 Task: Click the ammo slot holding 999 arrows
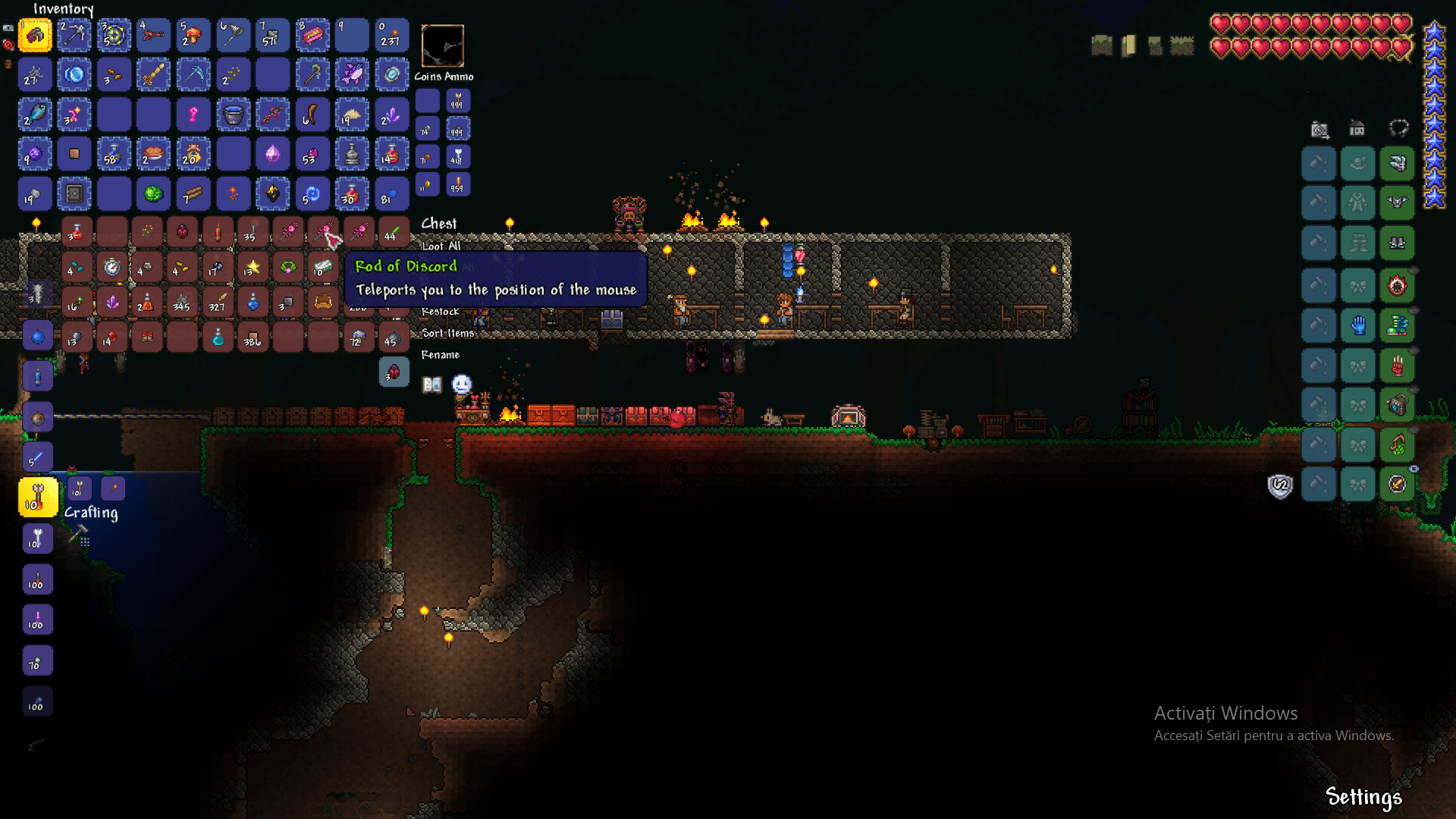pyautogui.click(x=458, y=100)
